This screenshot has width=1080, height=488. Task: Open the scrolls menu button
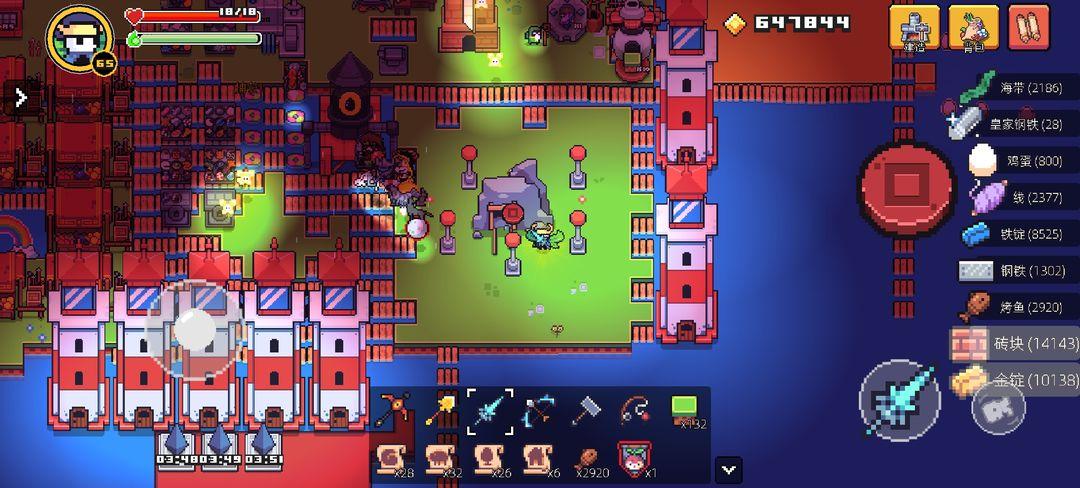point(1028,27)
